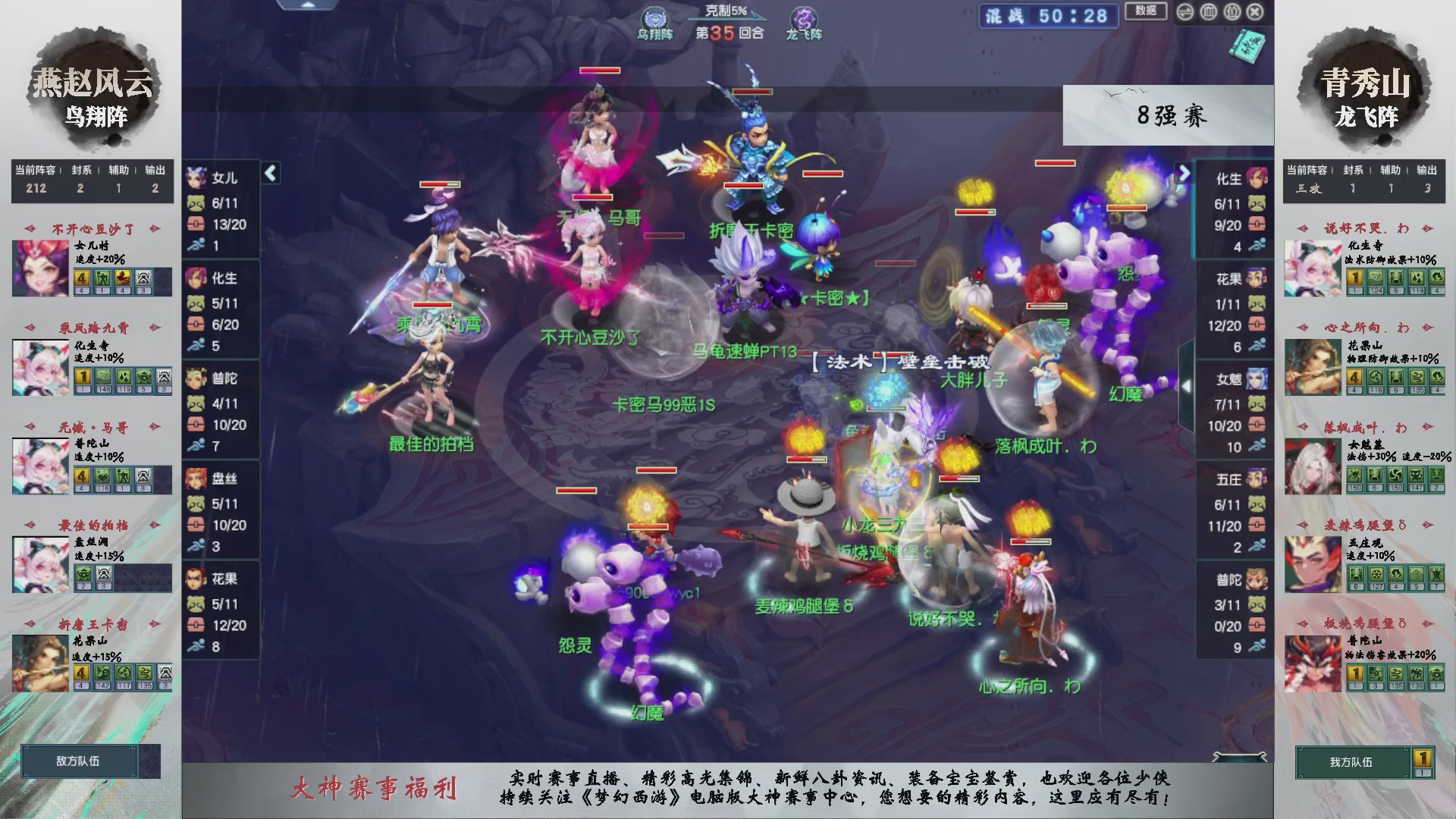Expand the hidden side panel via the mid-right arrow
Viewport: 1456px width, 819px height.
coord(1188,386)
